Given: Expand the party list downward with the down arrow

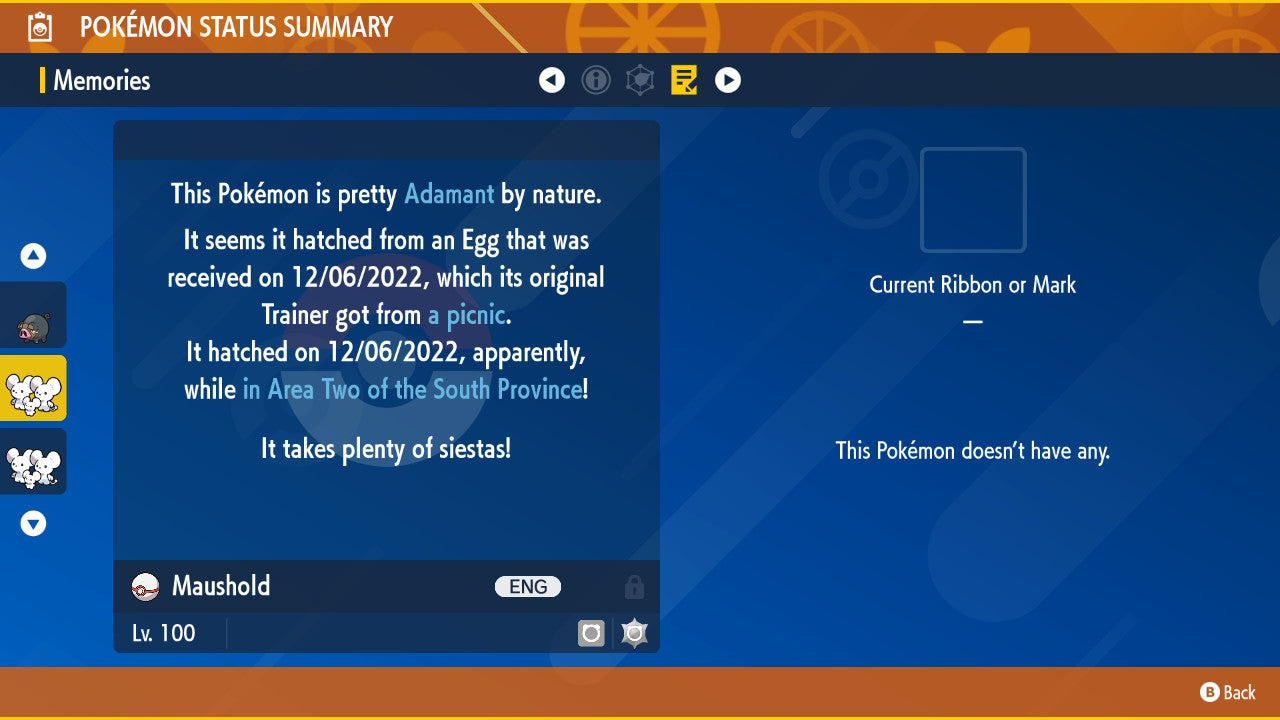Looking at the screenshot, I should pos(33,522).
